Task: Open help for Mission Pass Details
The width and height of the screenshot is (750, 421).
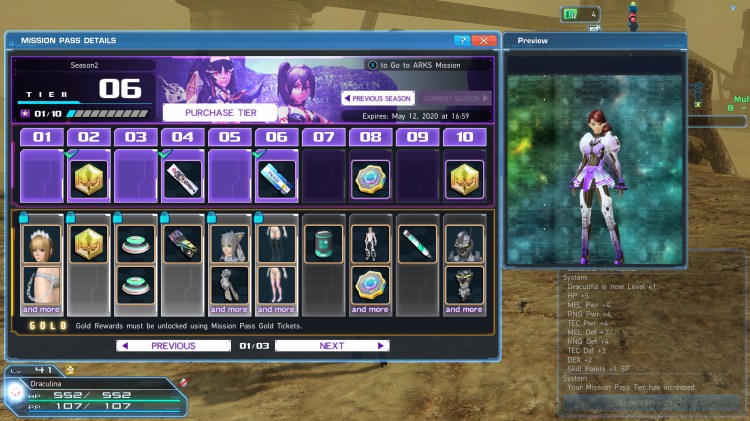Action: click(461, 41)
